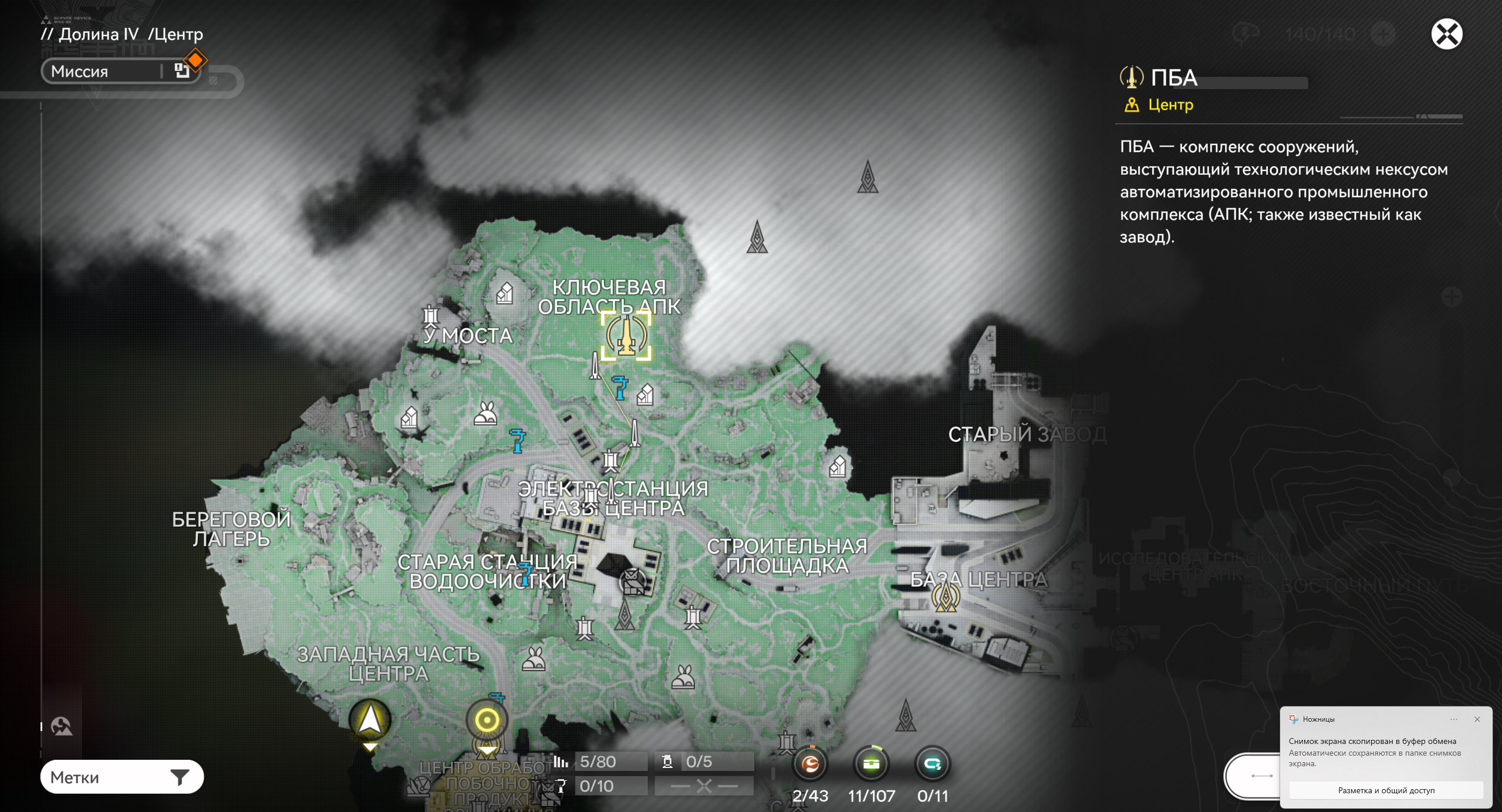Click the База Центра gold marker

[945, 597]
